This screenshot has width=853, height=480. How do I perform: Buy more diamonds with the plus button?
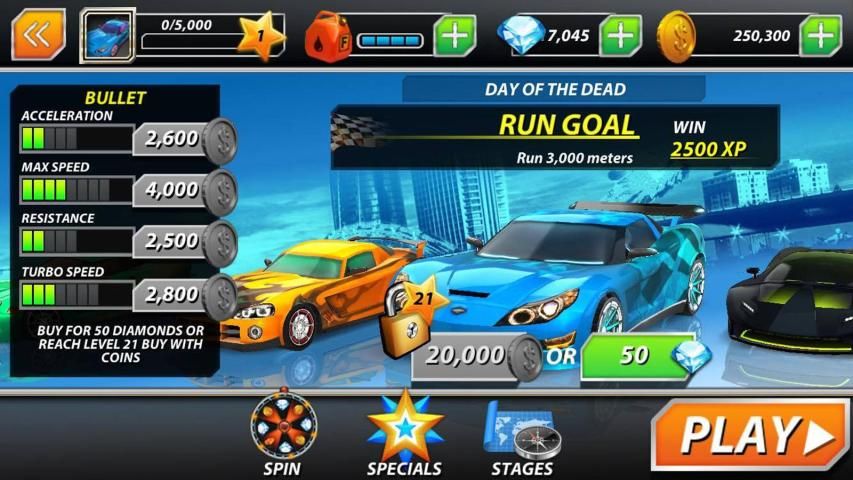[620, 36]
